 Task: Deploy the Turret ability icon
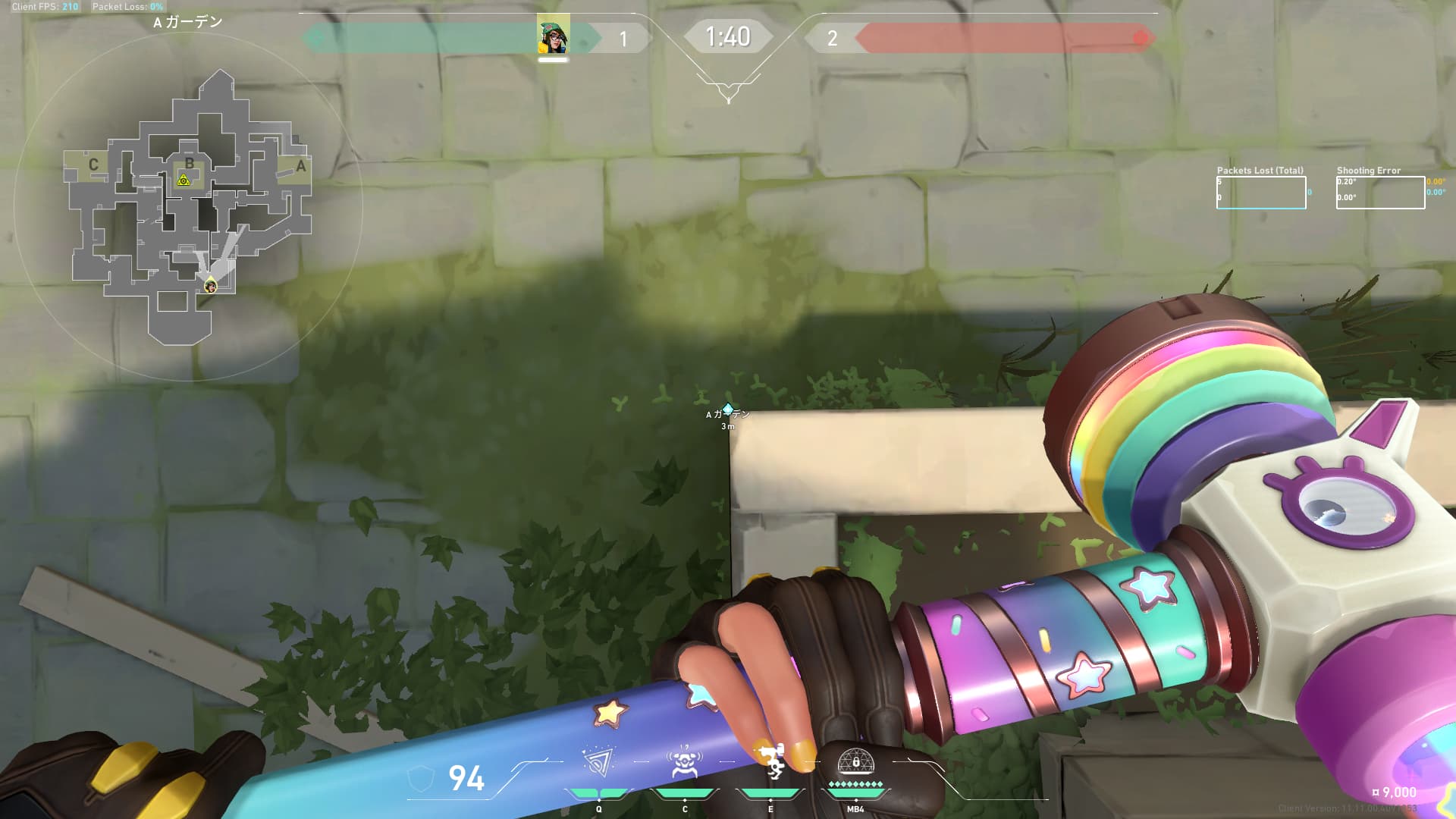point(771,761)
